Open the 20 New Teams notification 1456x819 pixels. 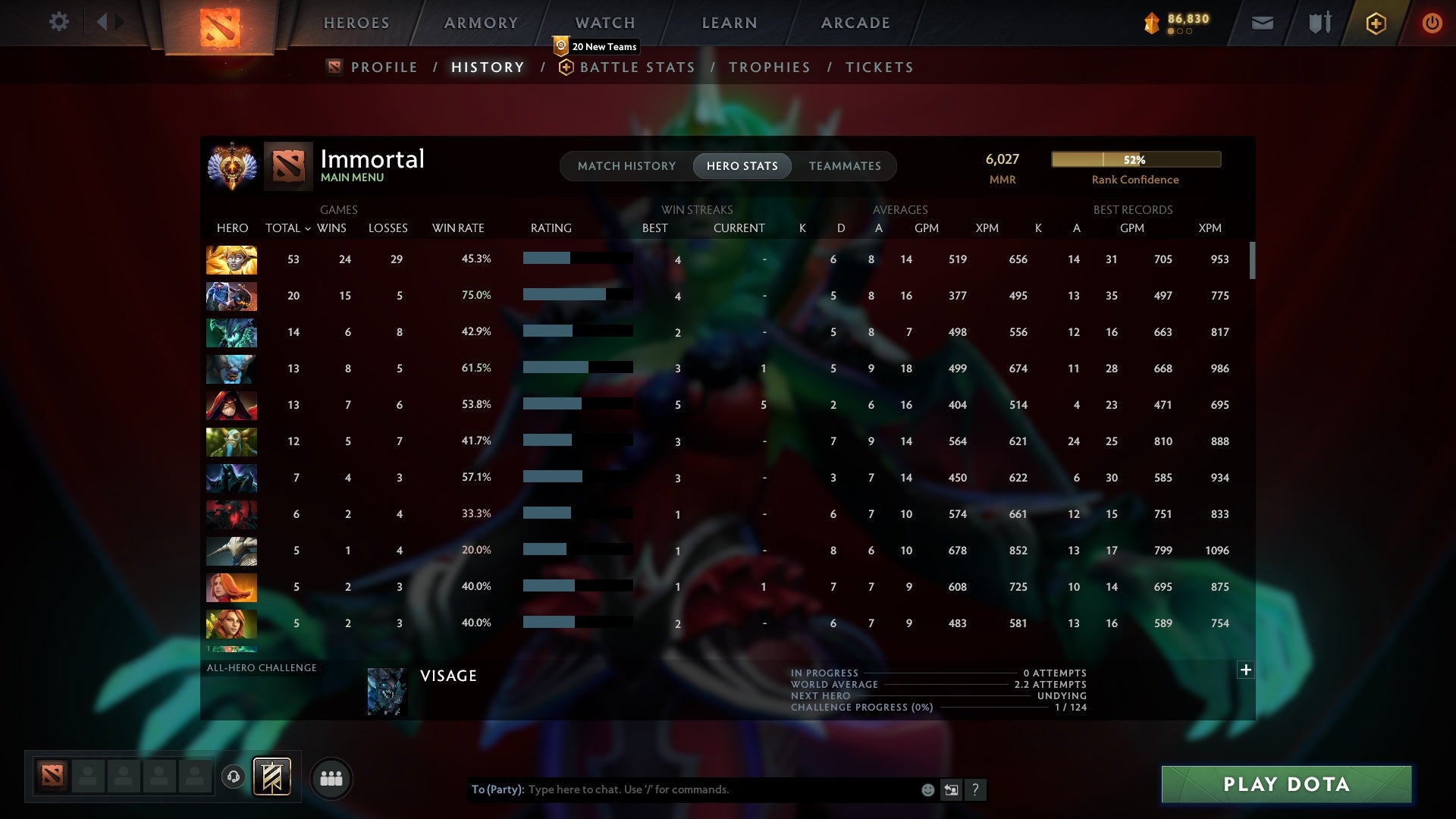(598, 46)
